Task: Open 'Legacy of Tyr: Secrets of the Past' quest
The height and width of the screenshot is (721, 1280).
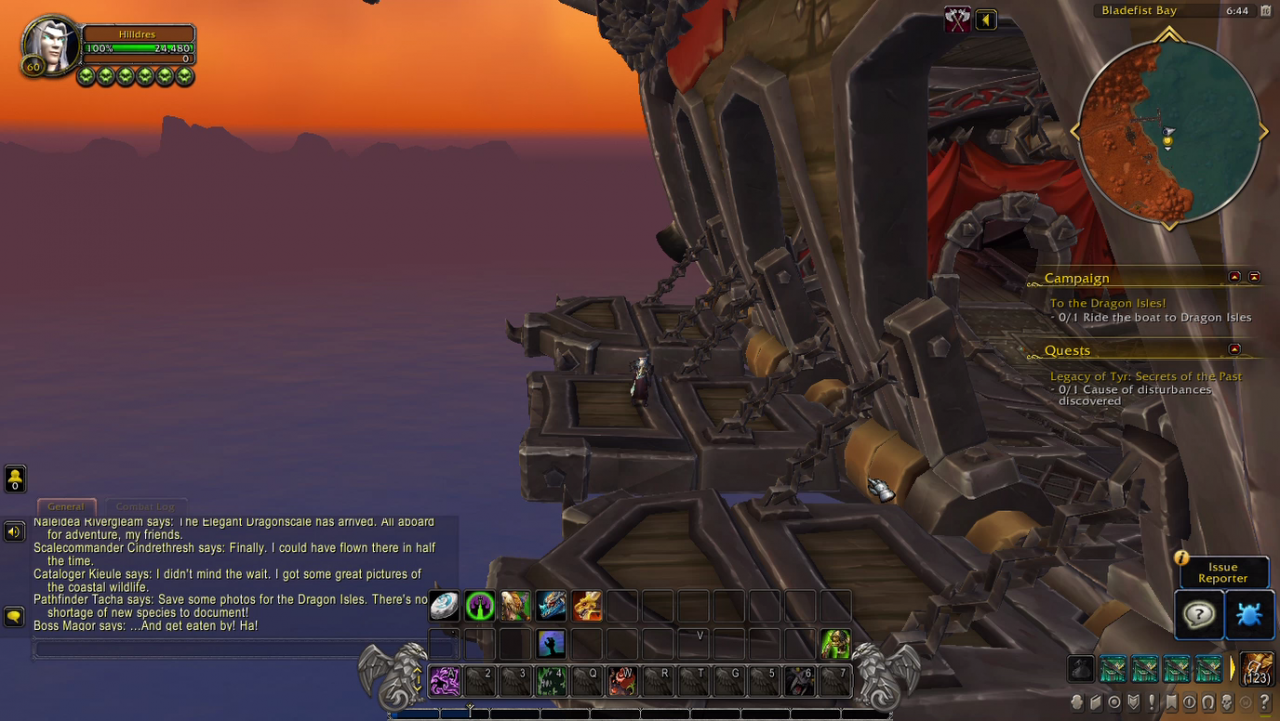Action: pos(1145,376)
